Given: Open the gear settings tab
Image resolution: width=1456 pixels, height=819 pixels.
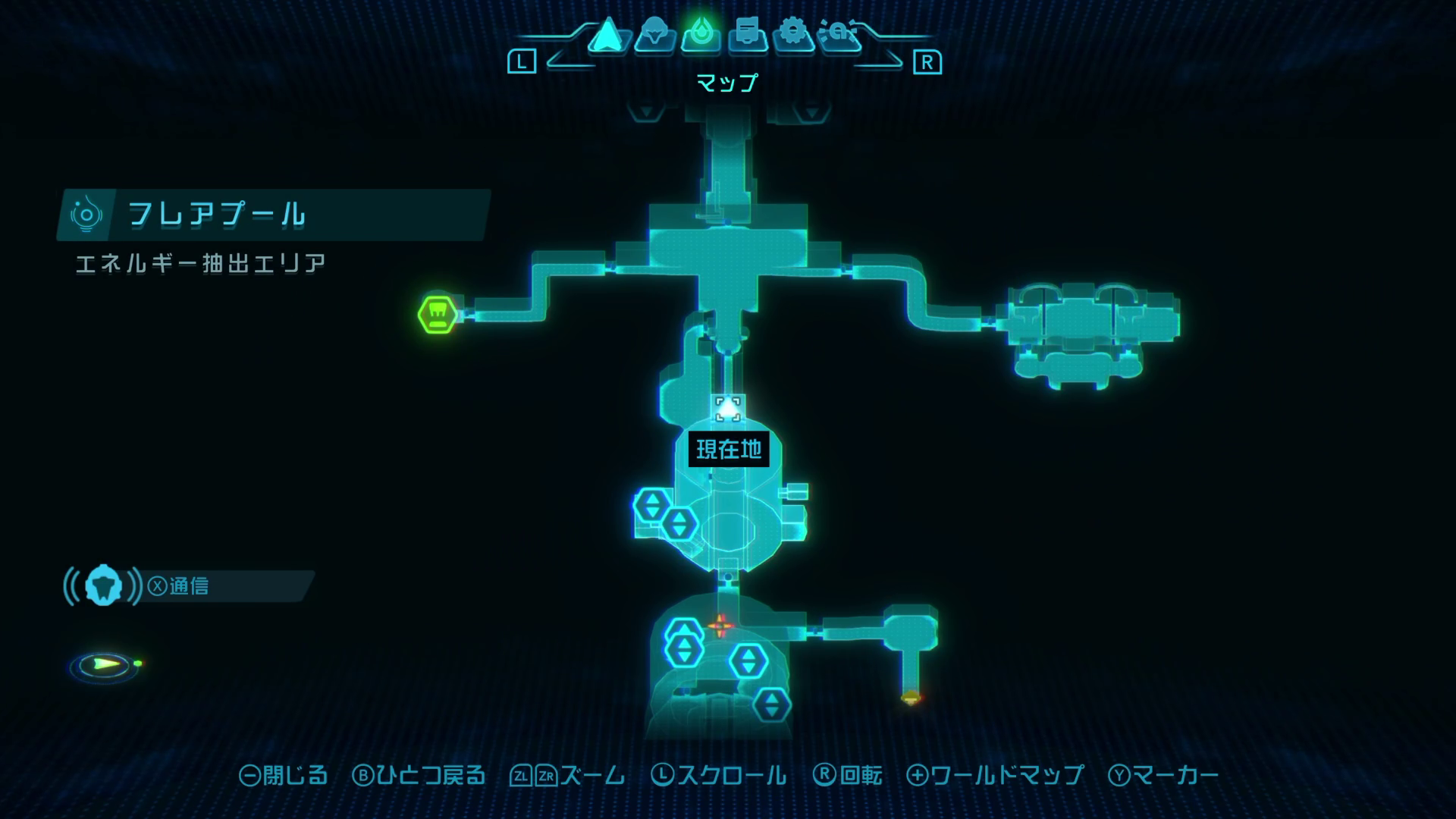Looking at the screenshot, I should click(x=793, y=35).
